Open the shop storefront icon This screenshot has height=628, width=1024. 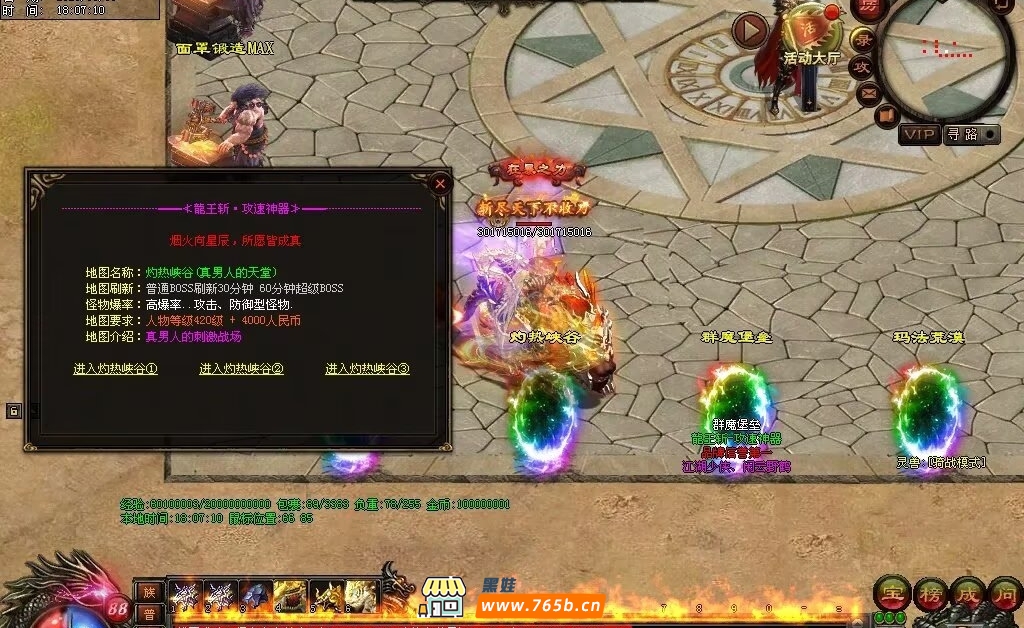(x=444, y=597)
